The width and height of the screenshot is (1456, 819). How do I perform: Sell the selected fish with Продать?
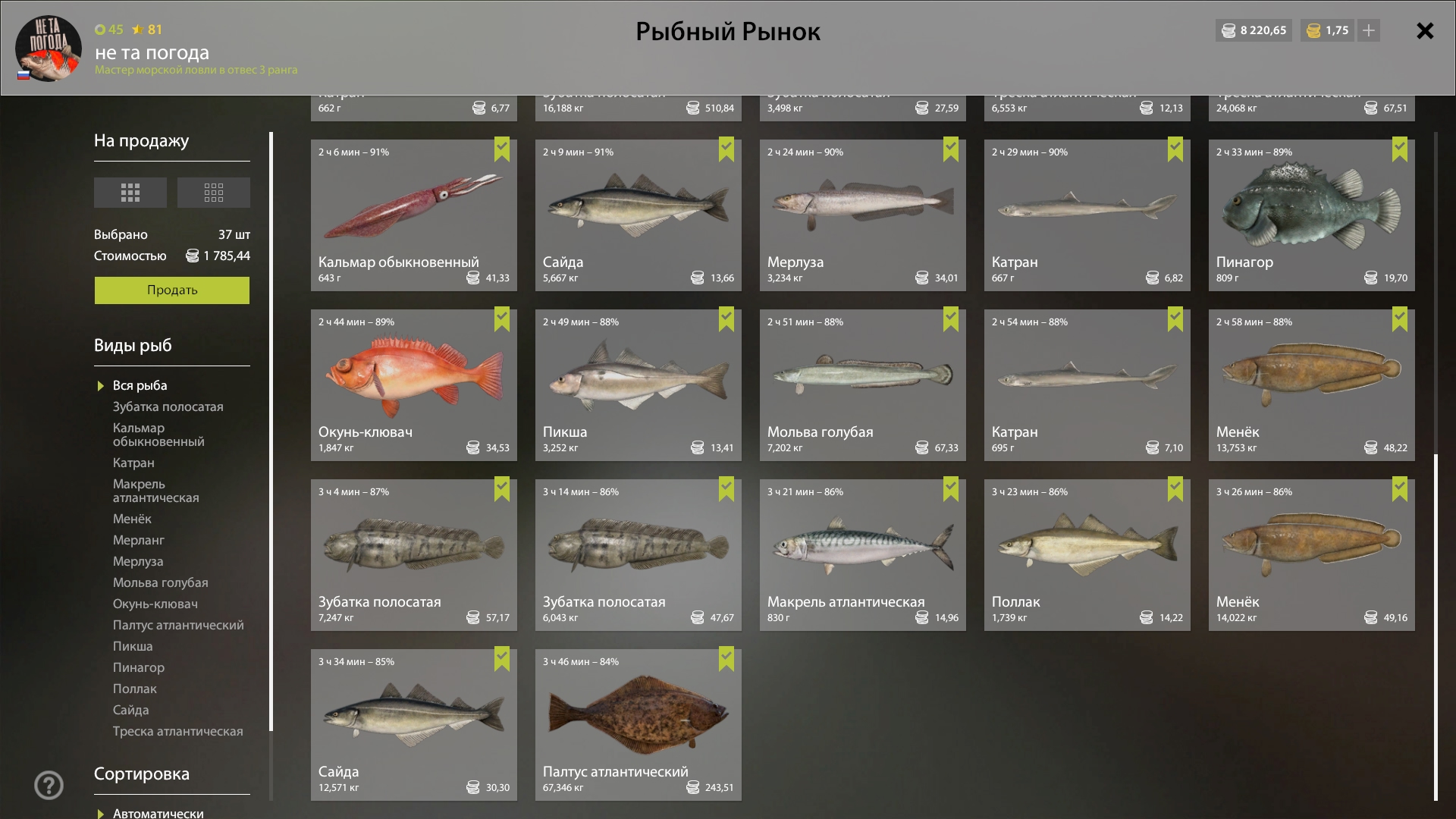[171, 290]
